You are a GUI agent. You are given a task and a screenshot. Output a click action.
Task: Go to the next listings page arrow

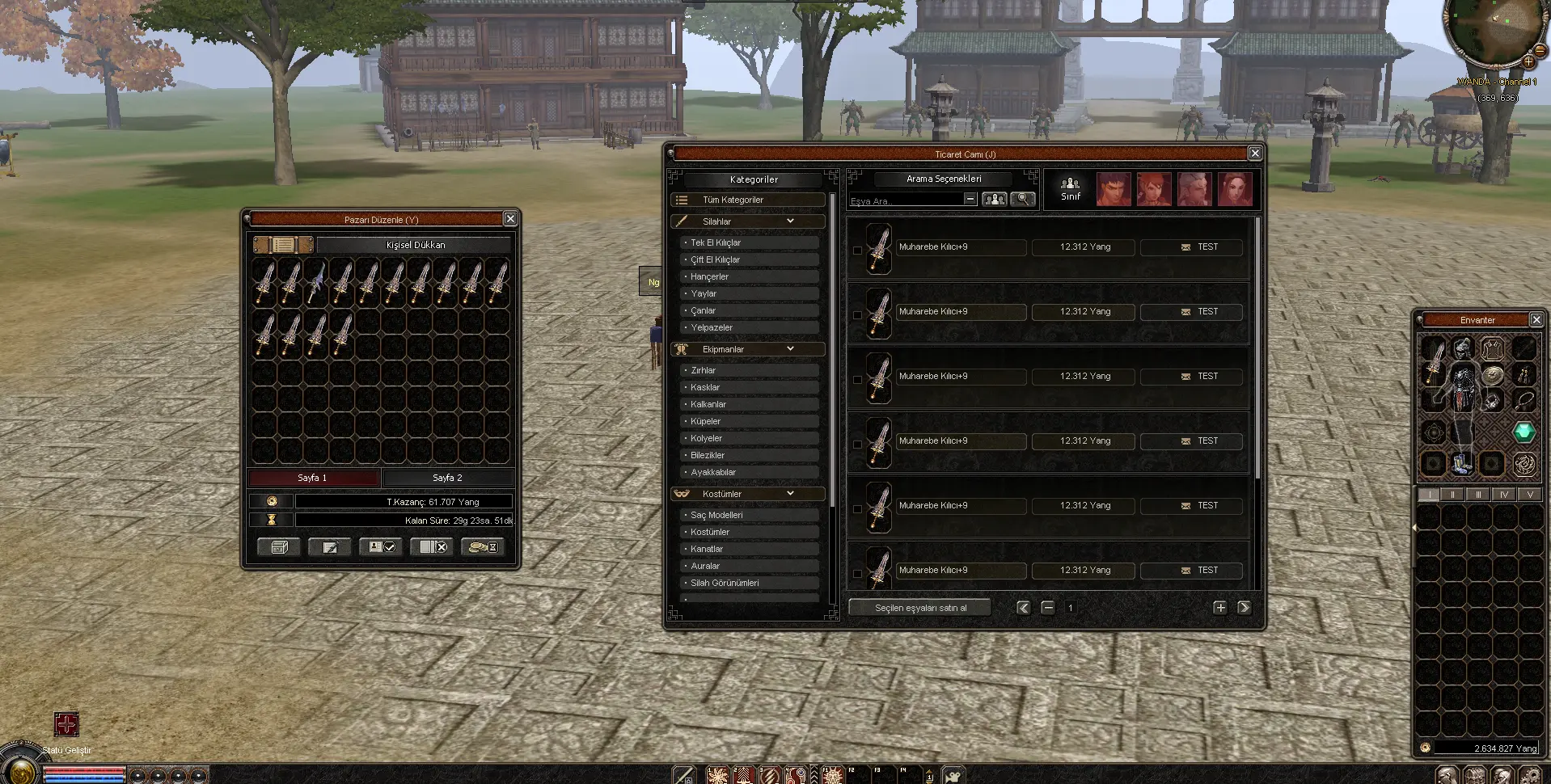pyautogui.click(x=1244, y=608)
